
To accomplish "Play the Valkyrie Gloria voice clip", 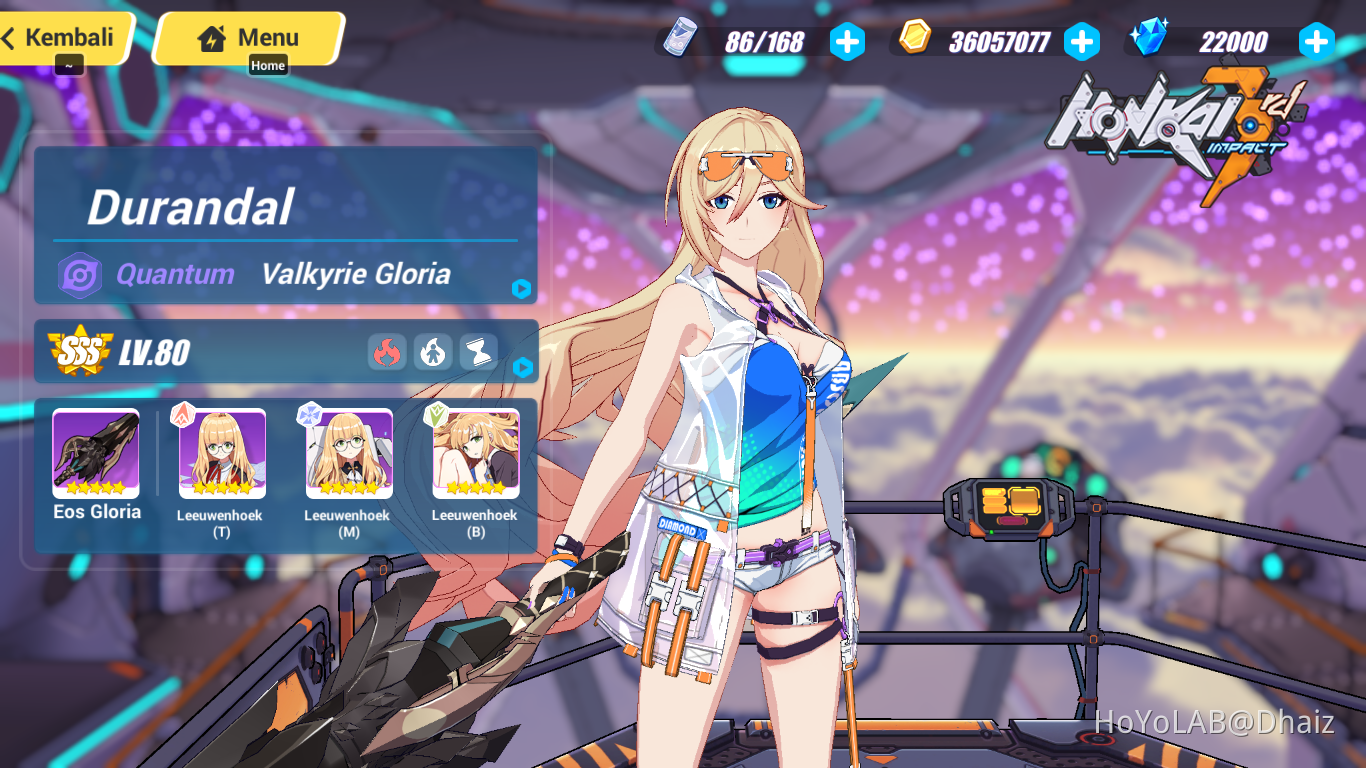I will (521, 290).
